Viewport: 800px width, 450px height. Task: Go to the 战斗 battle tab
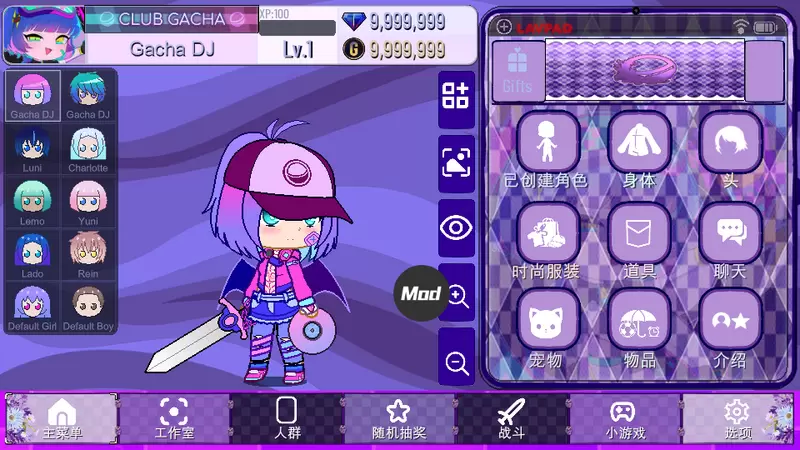point(511,418)
